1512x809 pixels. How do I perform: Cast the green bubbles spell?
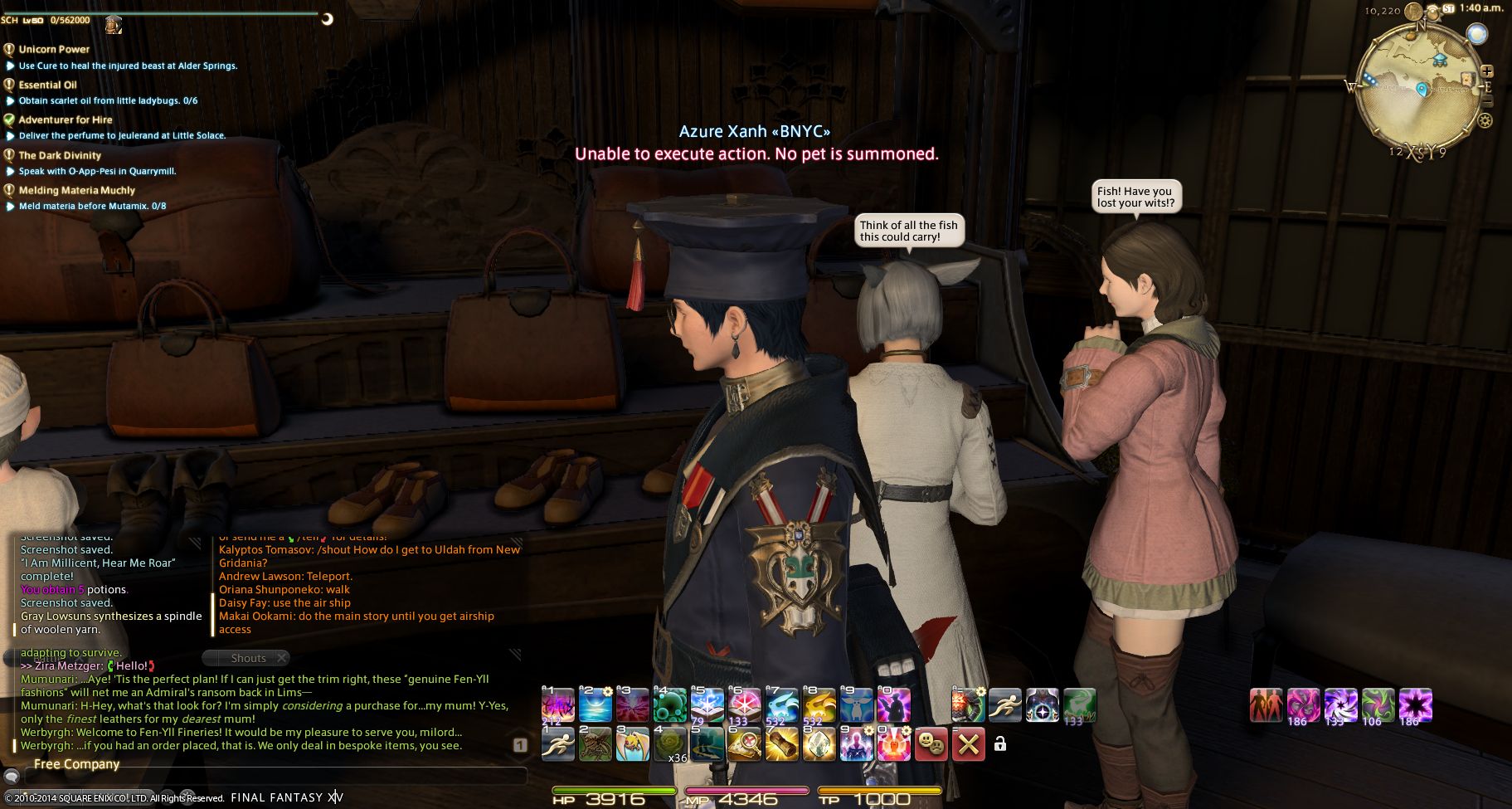[669, 706]
